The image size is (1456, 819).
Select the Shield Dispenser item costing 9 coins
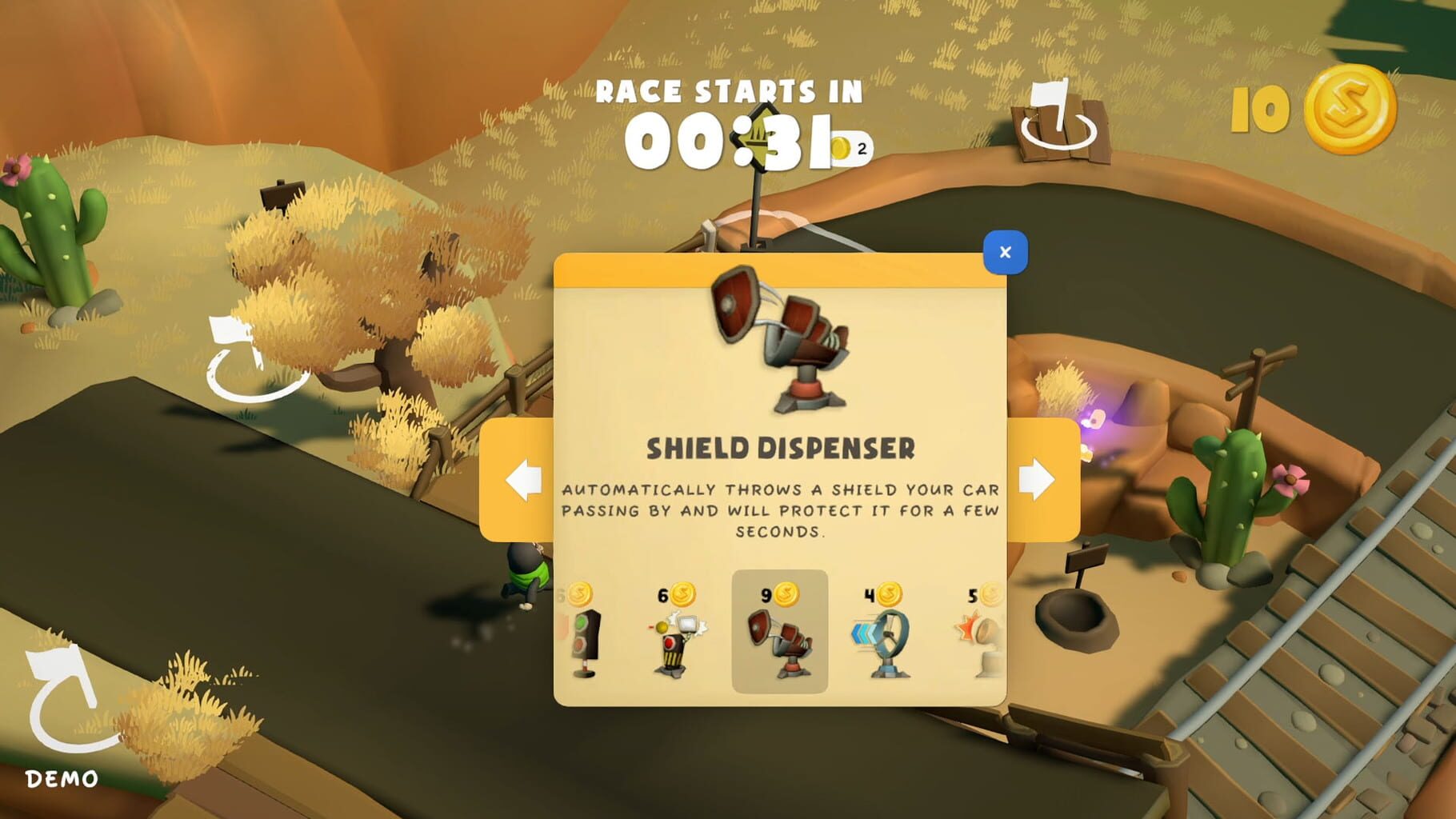point(778,644)
